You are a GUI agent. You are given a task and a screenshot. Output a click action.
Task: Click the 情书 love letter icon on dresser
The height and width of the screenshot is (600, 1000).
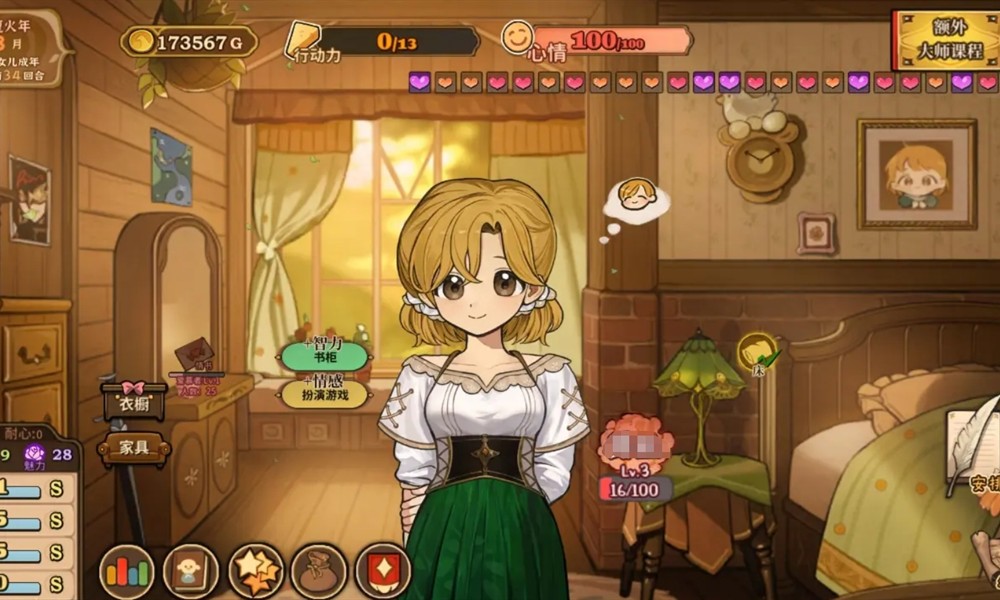click(x=194, y=355)
